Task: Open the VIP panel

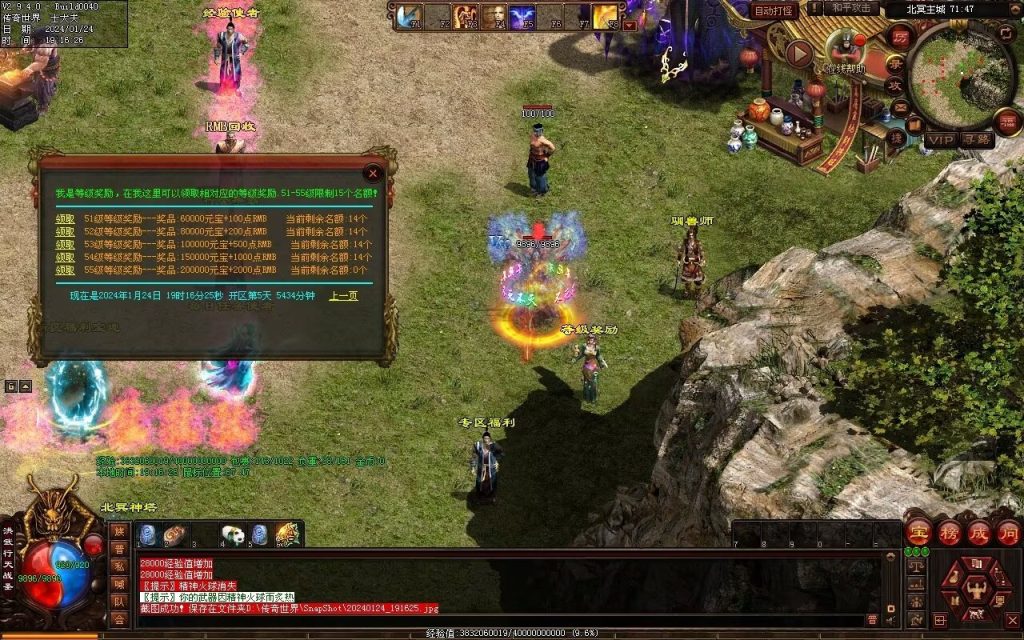Action: click(x=940, y=140)
